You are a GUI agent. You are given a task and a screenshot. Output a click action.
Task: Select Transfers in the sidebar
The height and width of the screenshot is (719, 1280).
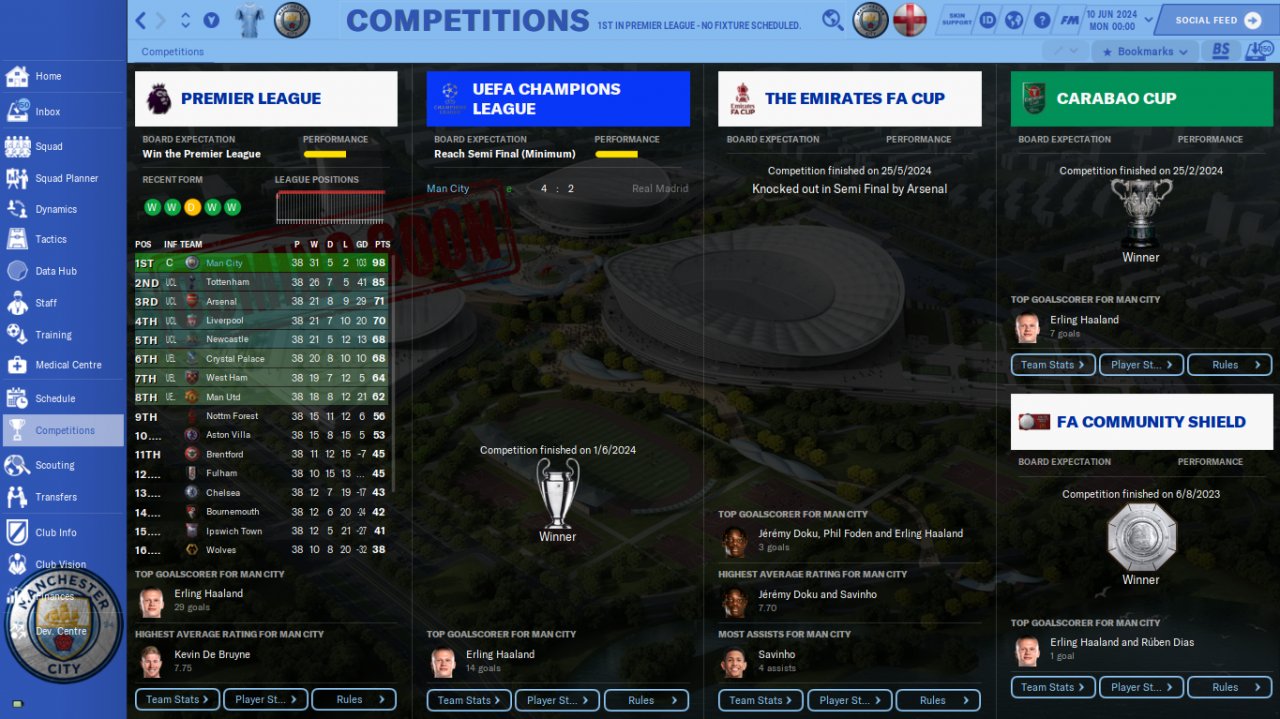55,497
